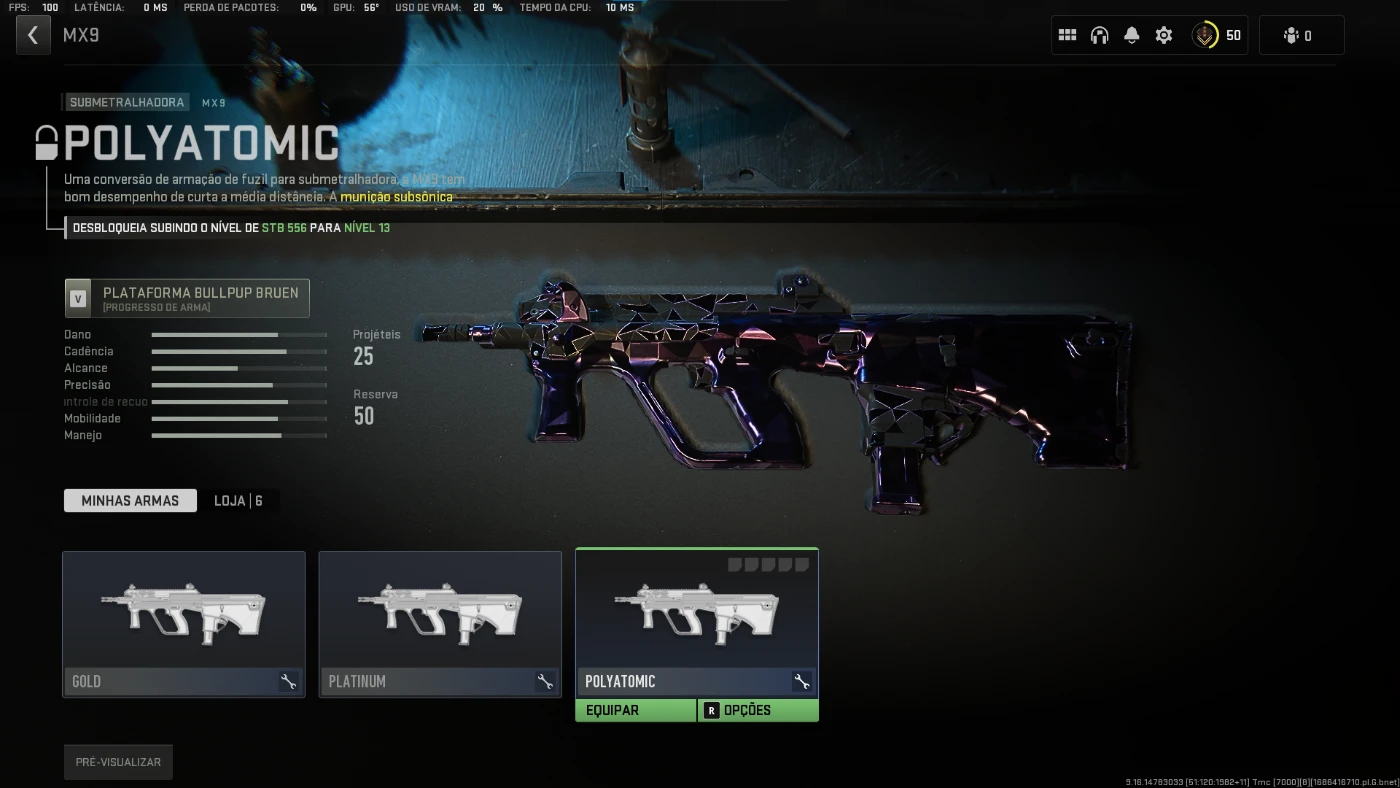Select the MINHAS ARMAS tab
The image size is (1400, 788).
tap(130, 500)
